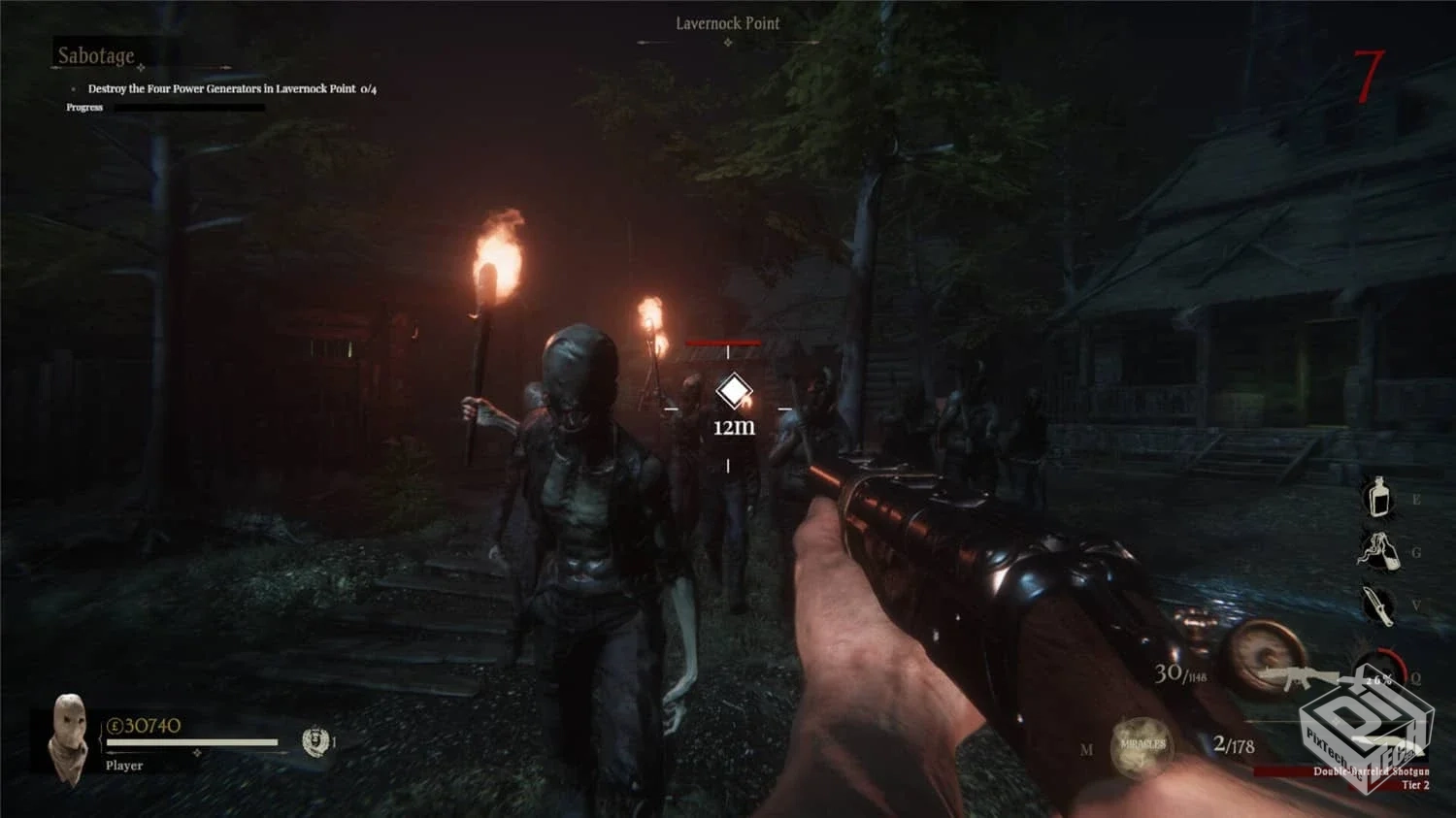The height and width of the screenshot is (818, 1456).
Task: Select the Double-Barreled Shotgun weapon slot
Action: [1371, 771]
